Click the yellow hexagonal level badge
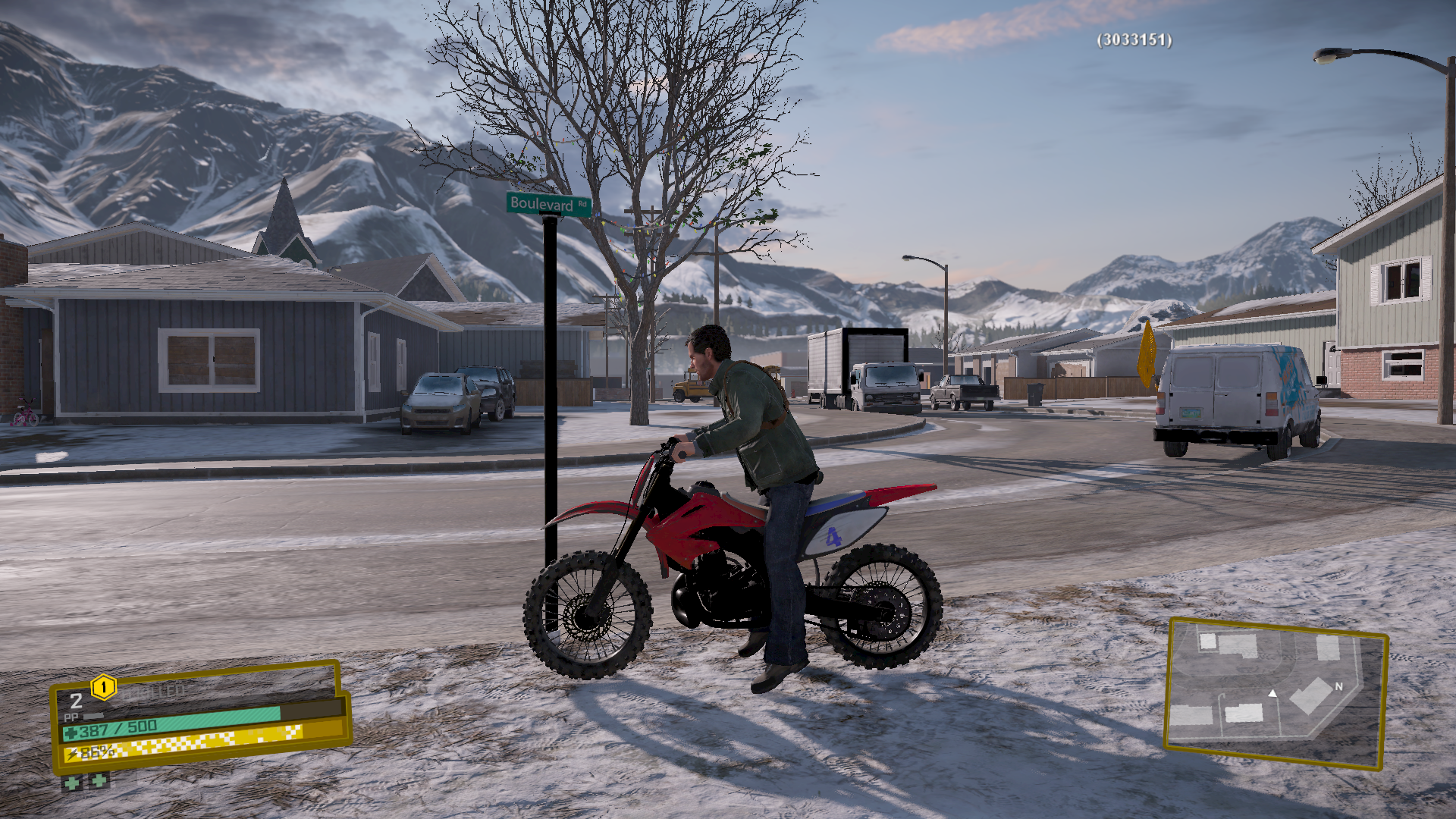Viewport: 1456px width, 819px height. [104, 687]
